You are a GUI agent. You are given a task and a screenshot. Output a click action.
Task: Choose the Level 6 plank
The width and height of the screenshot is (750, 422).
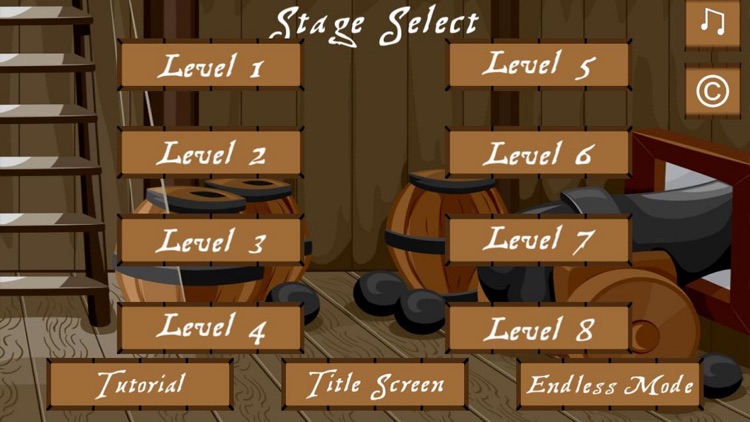pos(538,153)
